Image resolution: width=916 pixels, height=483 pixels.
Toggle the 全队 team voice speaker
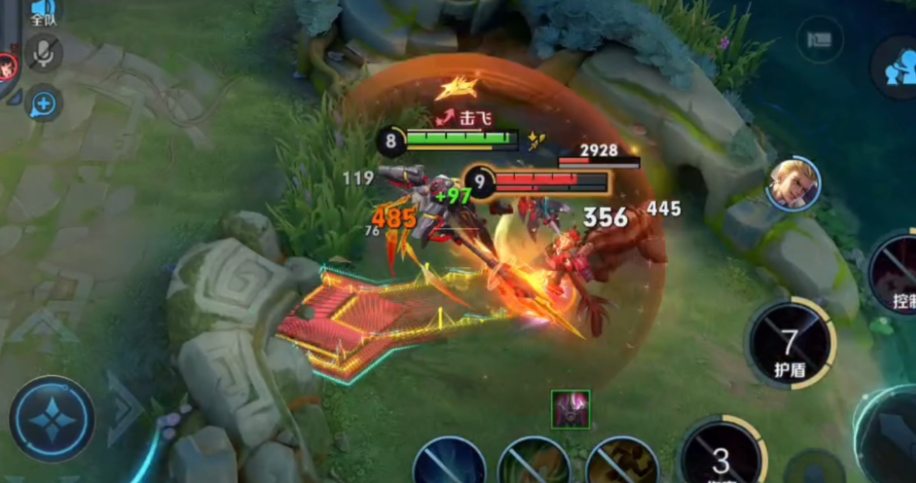pos(44,11)
